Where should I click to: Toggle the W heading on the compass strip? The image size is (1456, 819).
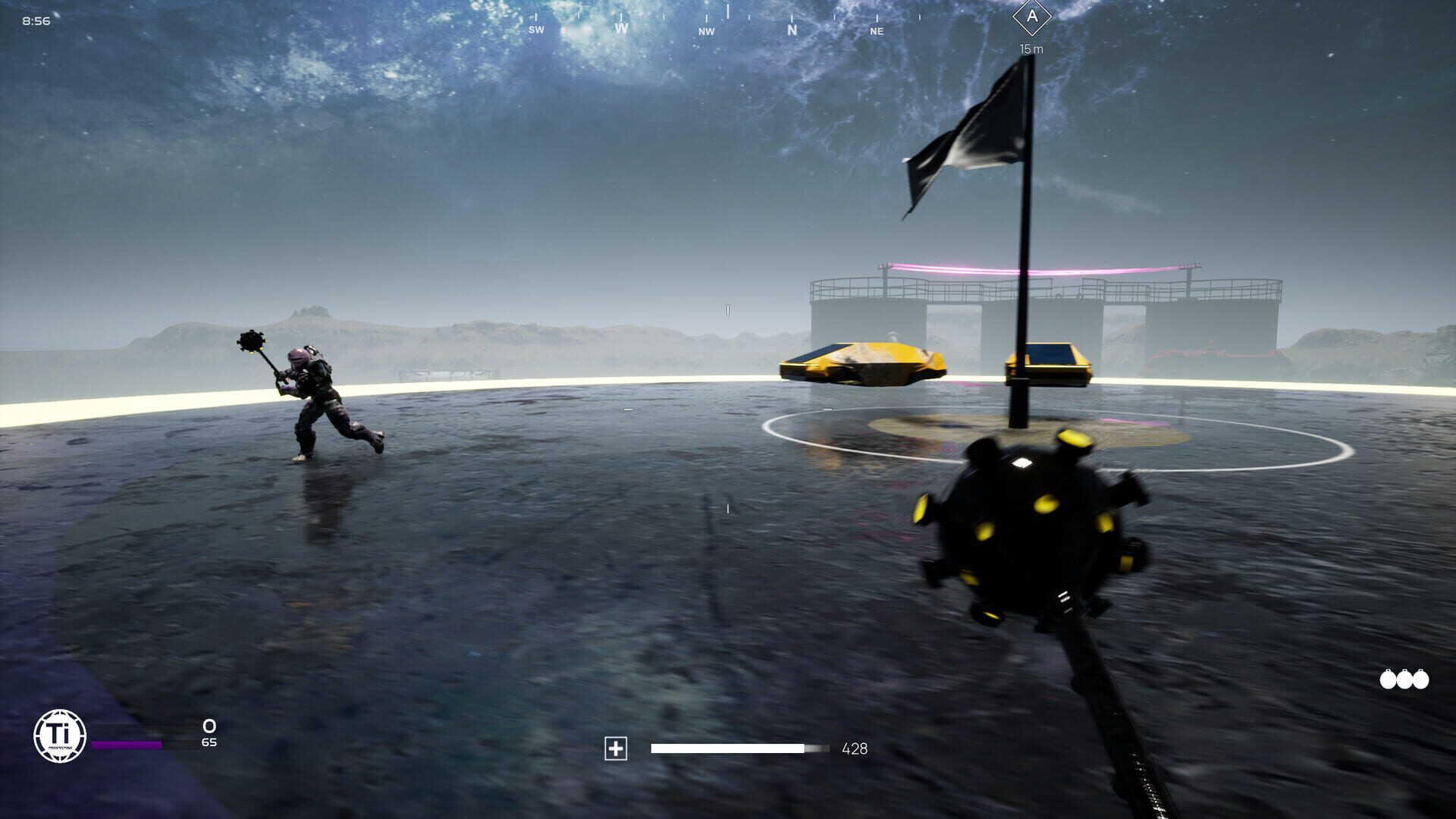click(x=622, y=29)
